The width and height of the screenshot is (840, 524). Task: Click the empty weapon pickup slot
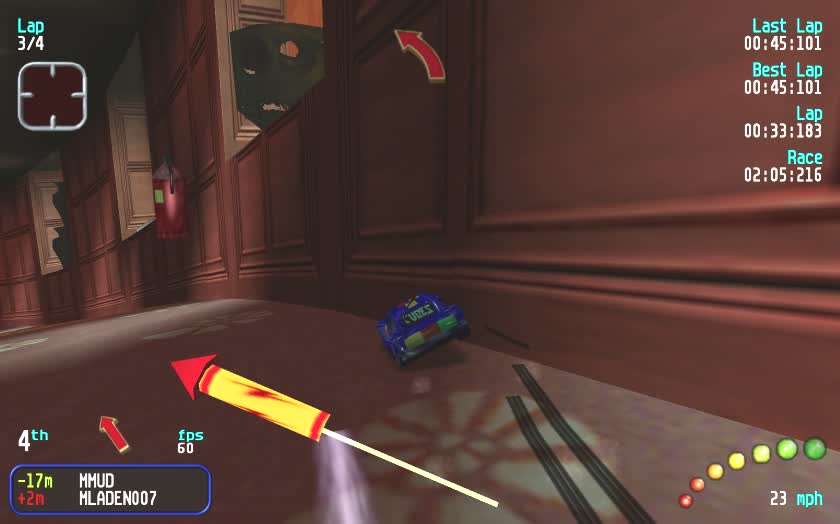click(52, 95)
